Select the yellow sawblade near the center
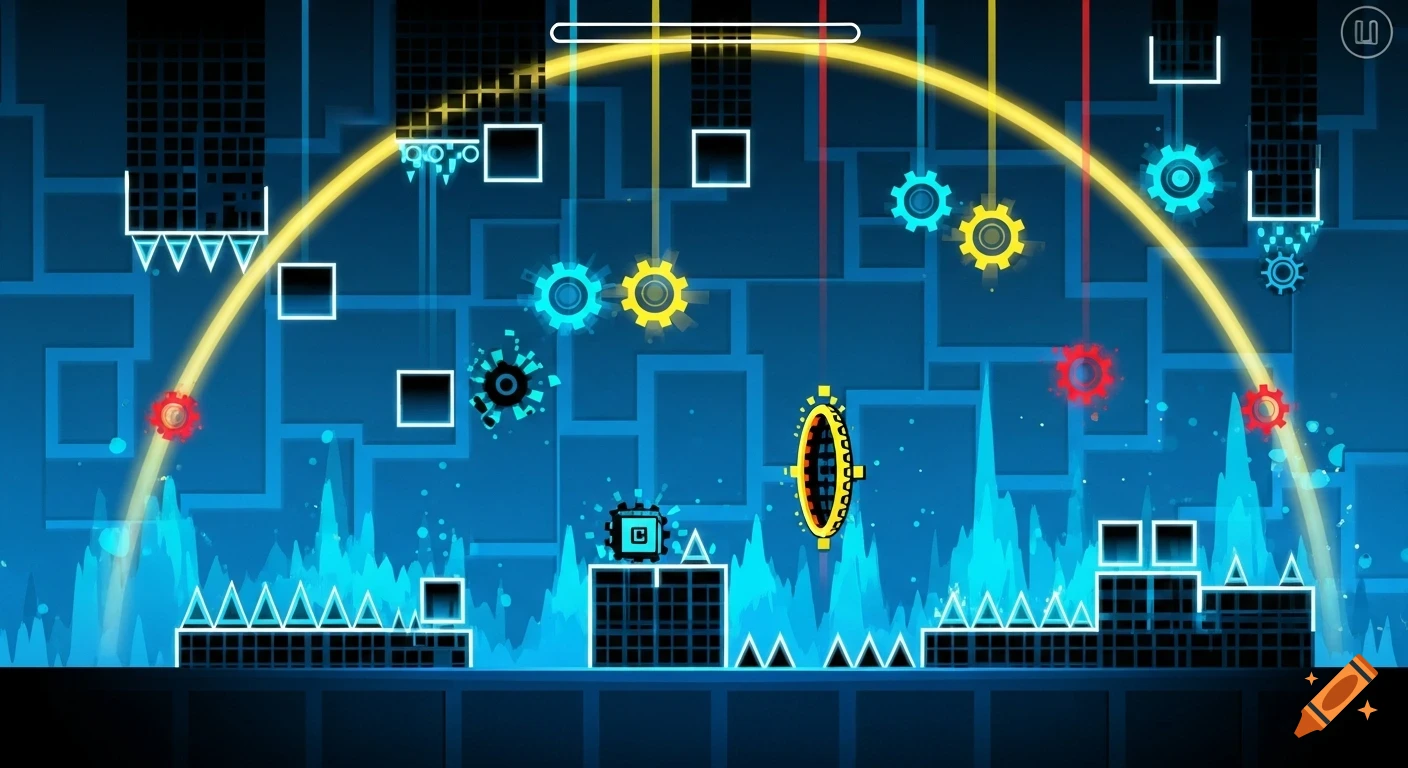The height and width of the screenshot is (768, 1408). (x=655, y=292)
